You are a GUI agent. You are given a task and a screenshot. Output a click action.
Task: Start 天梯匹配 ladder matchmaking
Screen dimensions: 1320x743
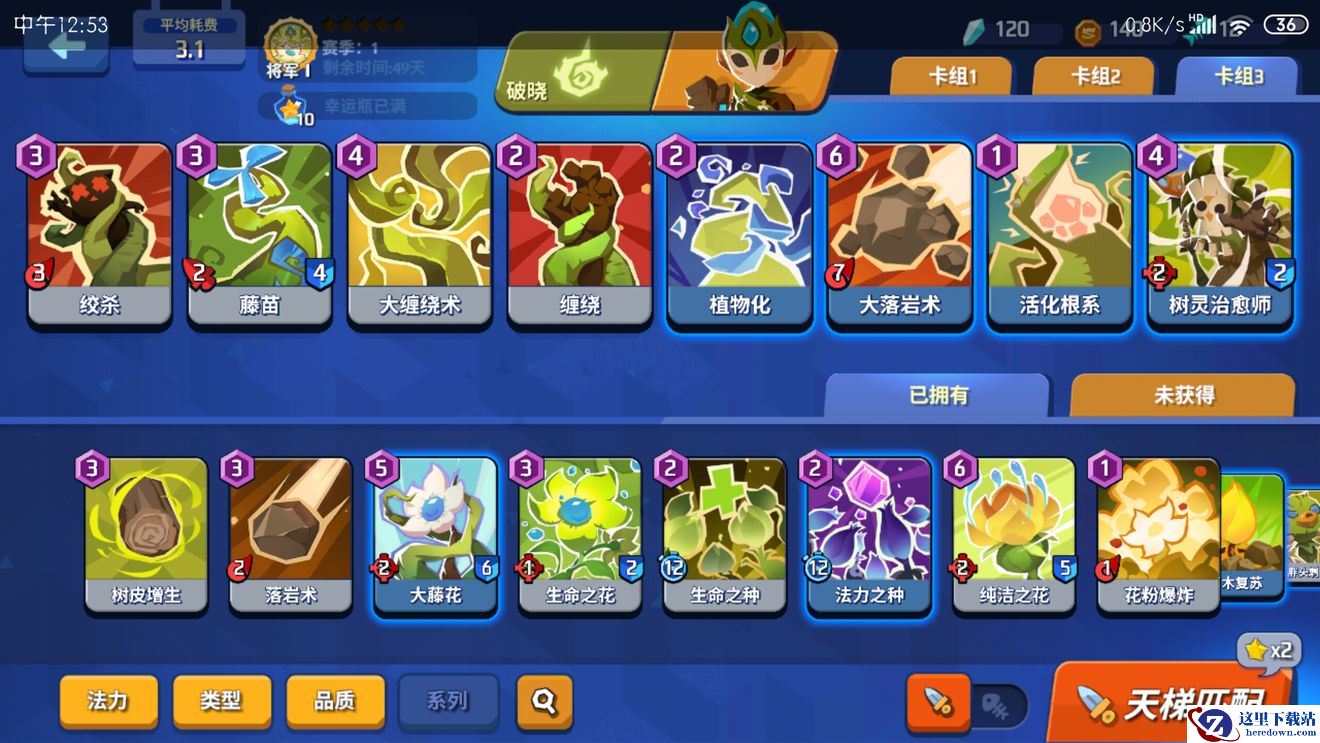[x=1170, y=703]
